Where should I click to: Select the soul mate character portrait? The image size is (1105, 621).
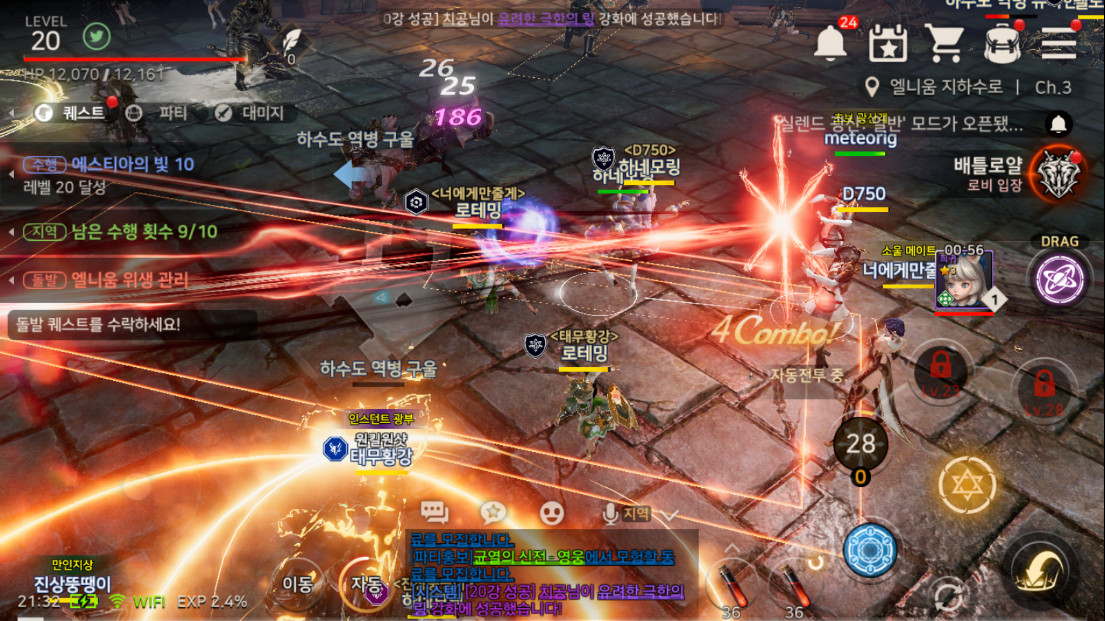[964, 281]
